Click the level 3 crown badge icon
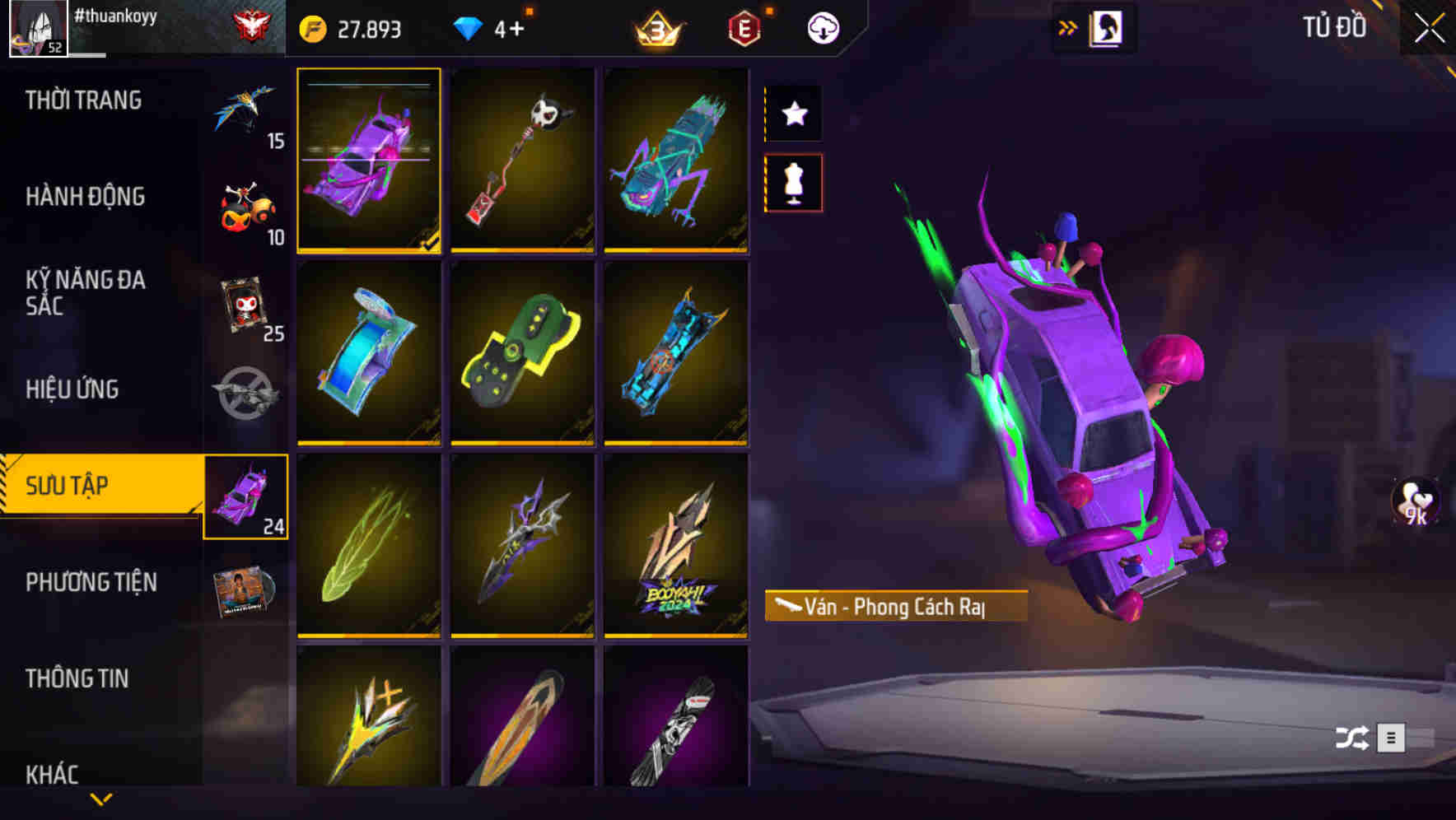 point(655,27)
